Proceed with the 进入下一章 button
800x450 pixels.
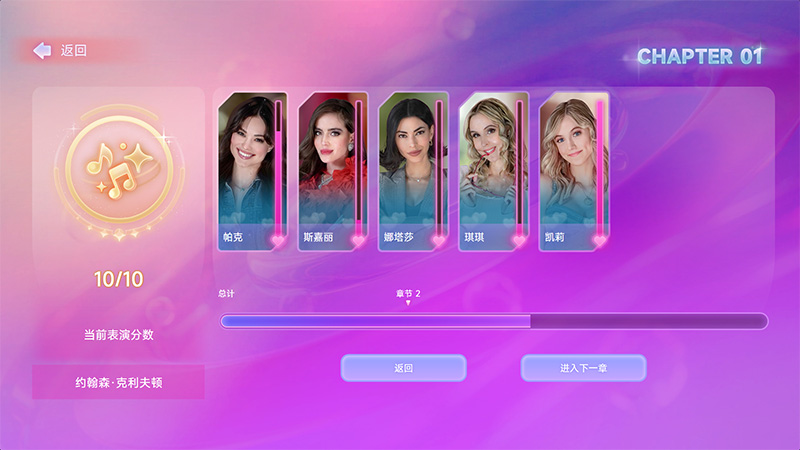[x=583, y=368]
